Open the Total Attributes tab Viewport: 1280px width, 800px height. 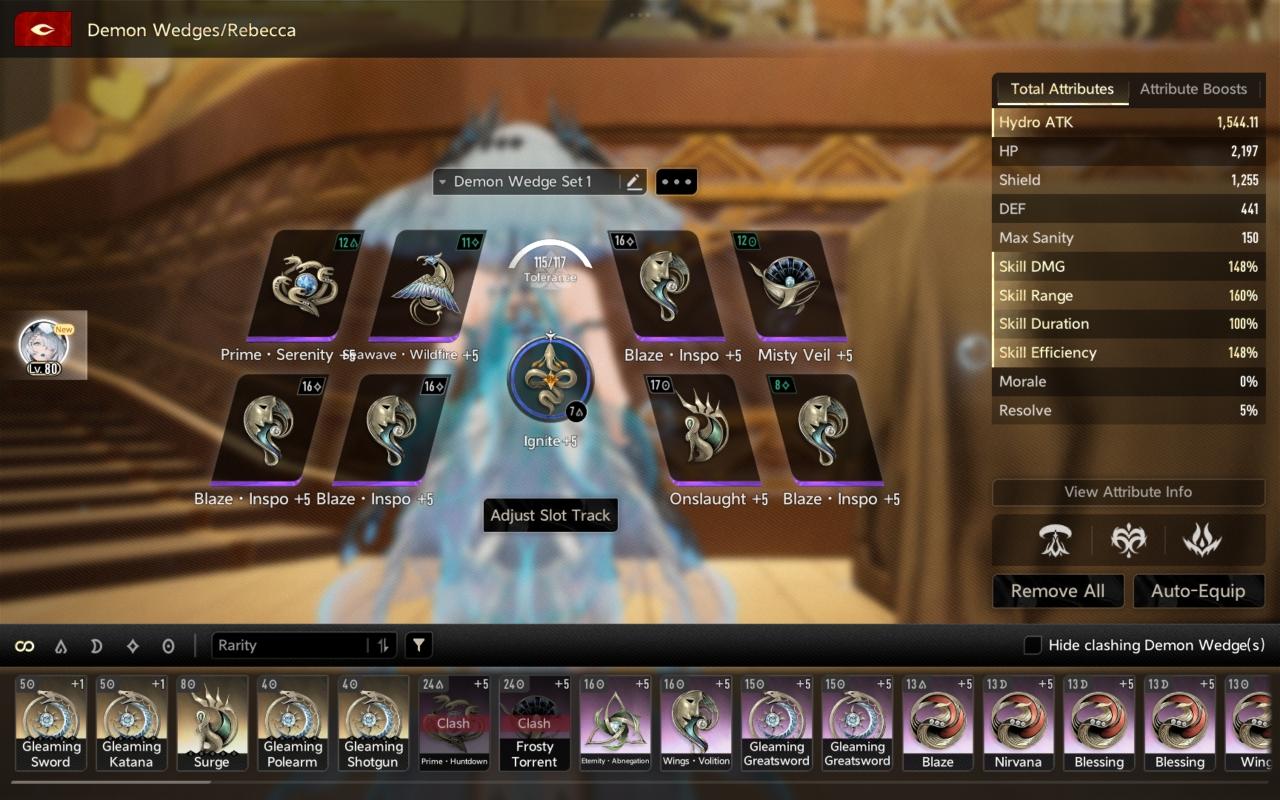click(1061, 89)
